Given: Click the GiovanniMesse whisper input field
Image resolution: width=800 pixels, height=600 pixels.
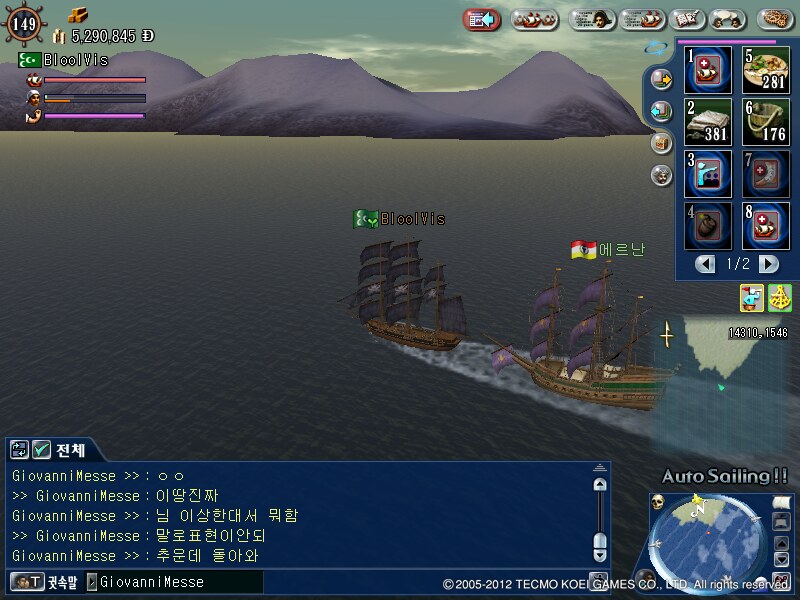Looking at the screenshot, I should point(175,582).
